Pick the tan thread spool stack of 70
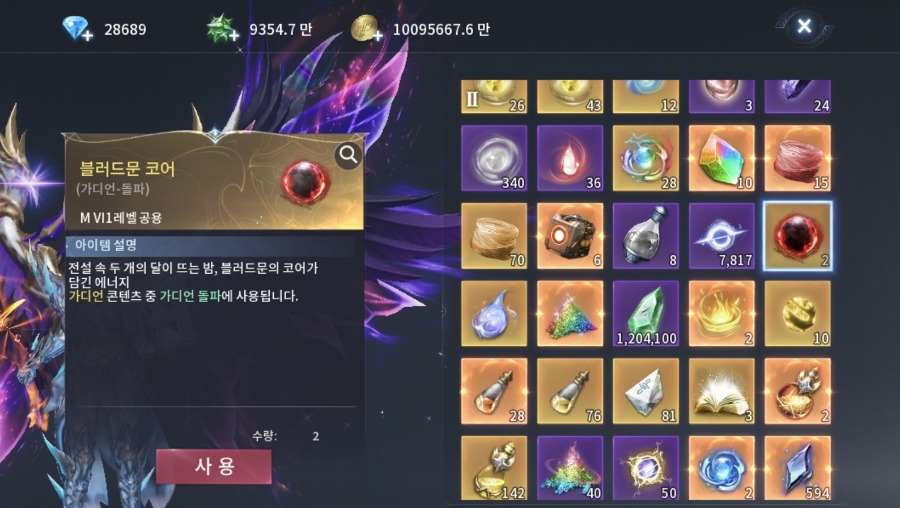The image size is (900, 508). [x=494, y=236]
